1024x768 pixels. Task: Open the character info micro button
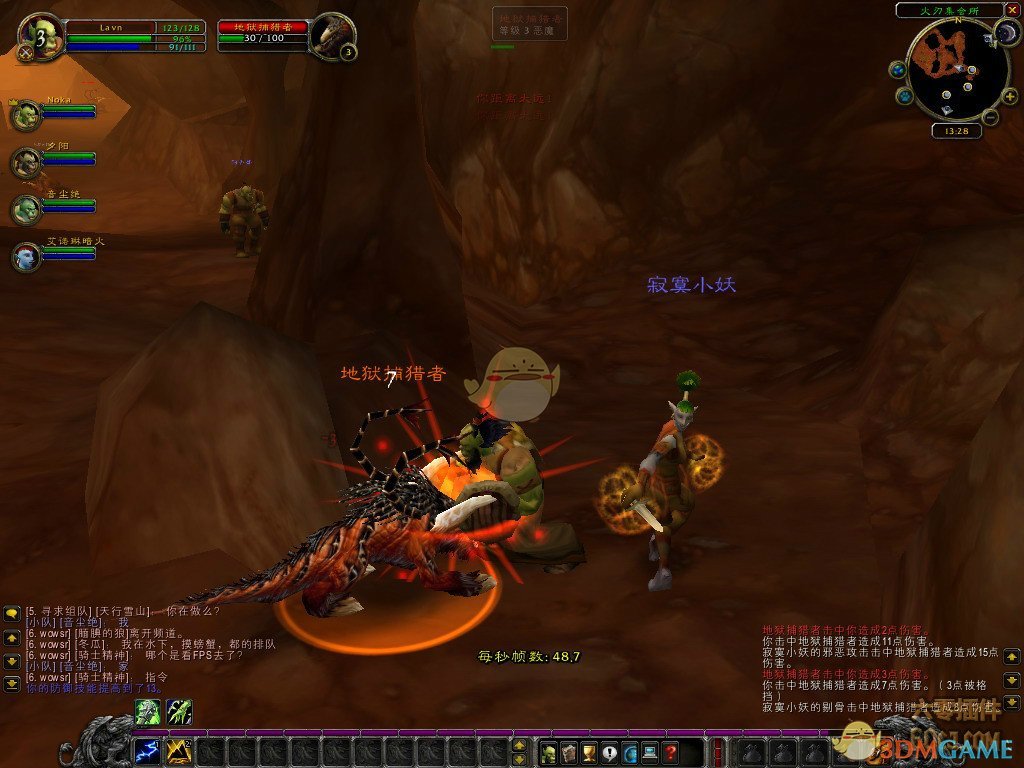[x=547, y=752]
